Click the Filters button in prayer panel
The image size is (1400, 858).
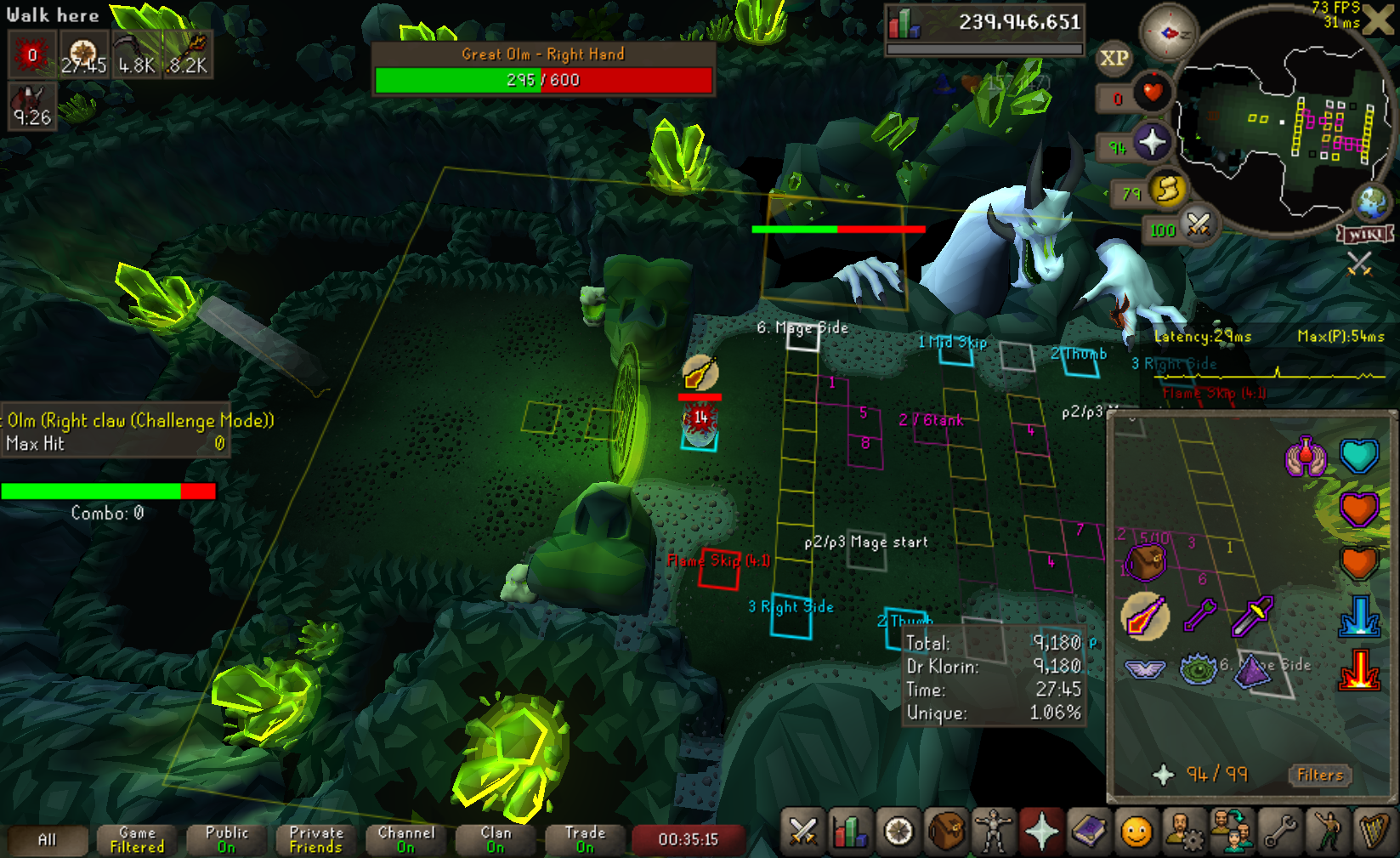[1319, 775]
